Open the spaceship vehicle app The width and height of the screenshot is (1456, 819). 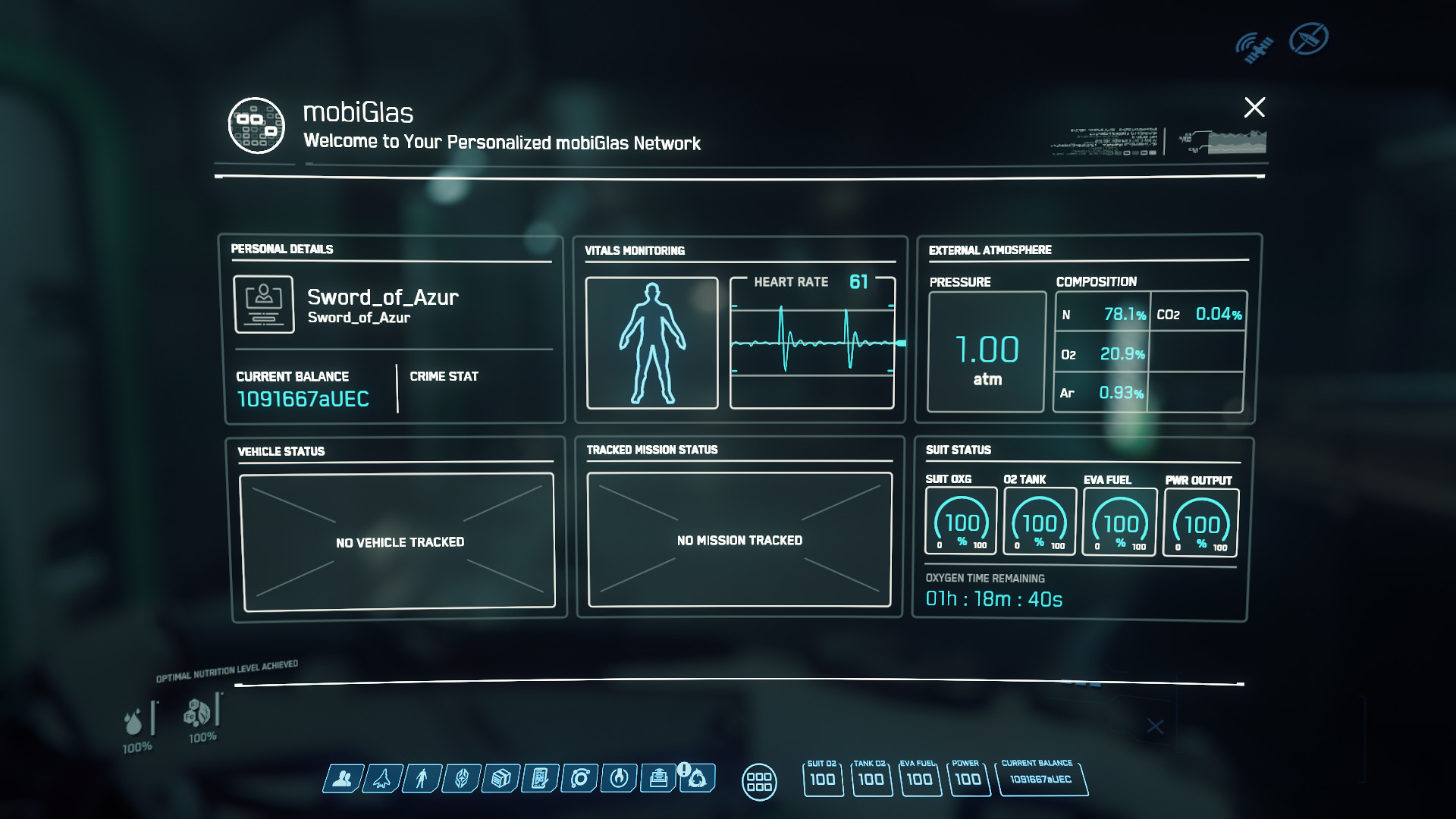point(382,778)
